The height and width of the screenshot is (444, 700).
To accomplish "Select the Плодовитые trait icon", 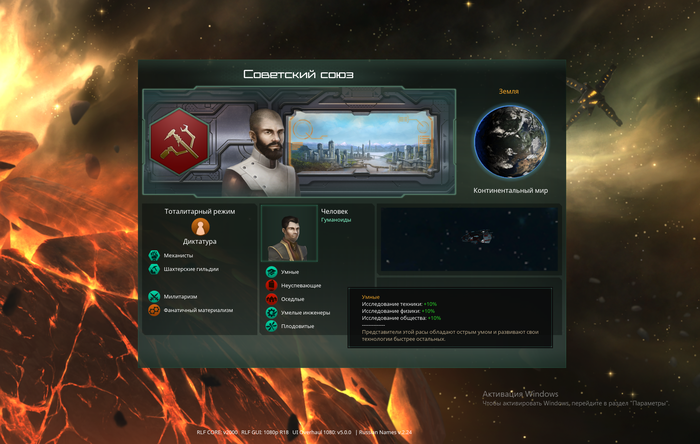I will tap(271, 326).
